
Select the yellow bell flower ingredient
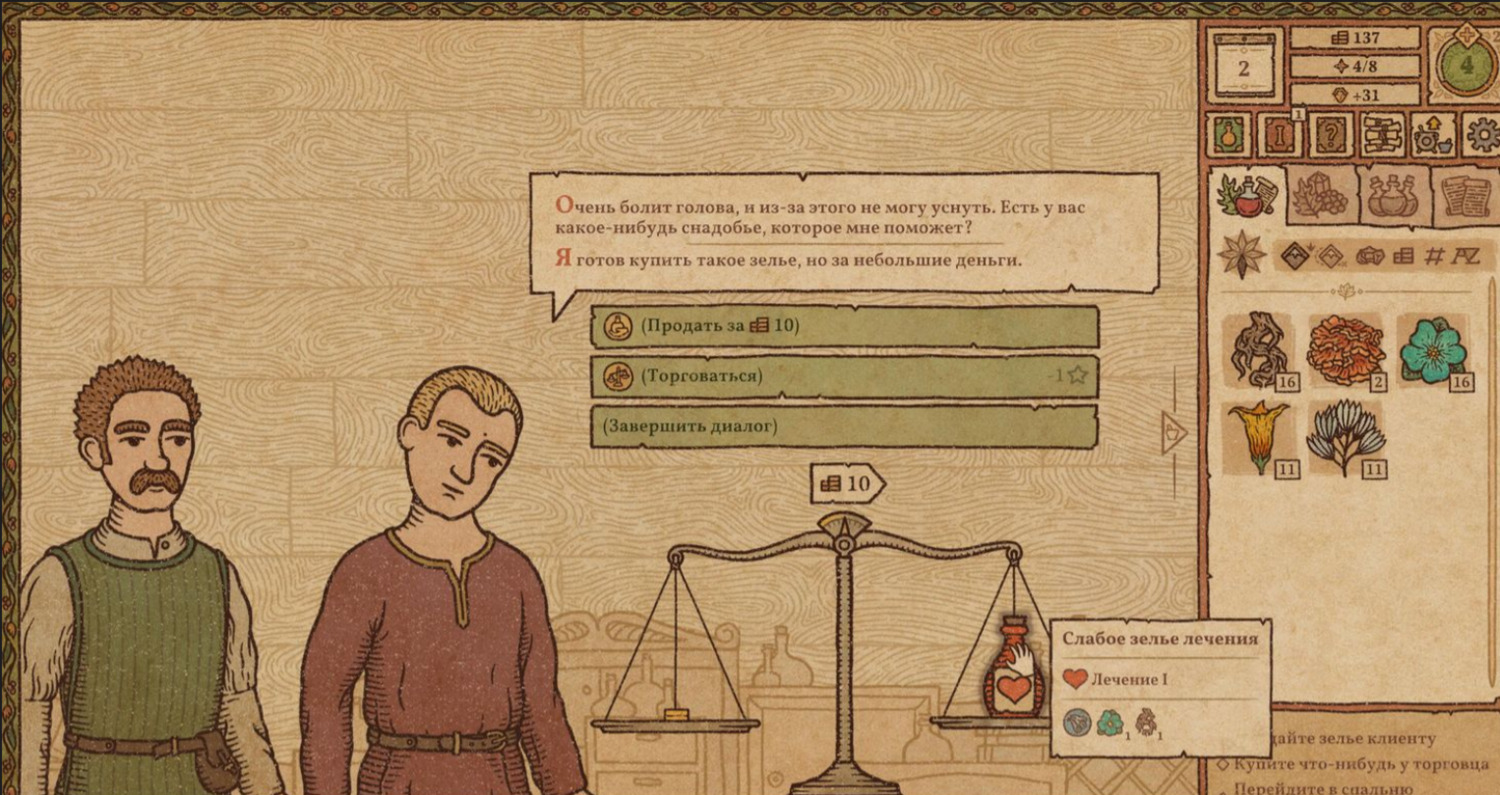(1257, 436)
